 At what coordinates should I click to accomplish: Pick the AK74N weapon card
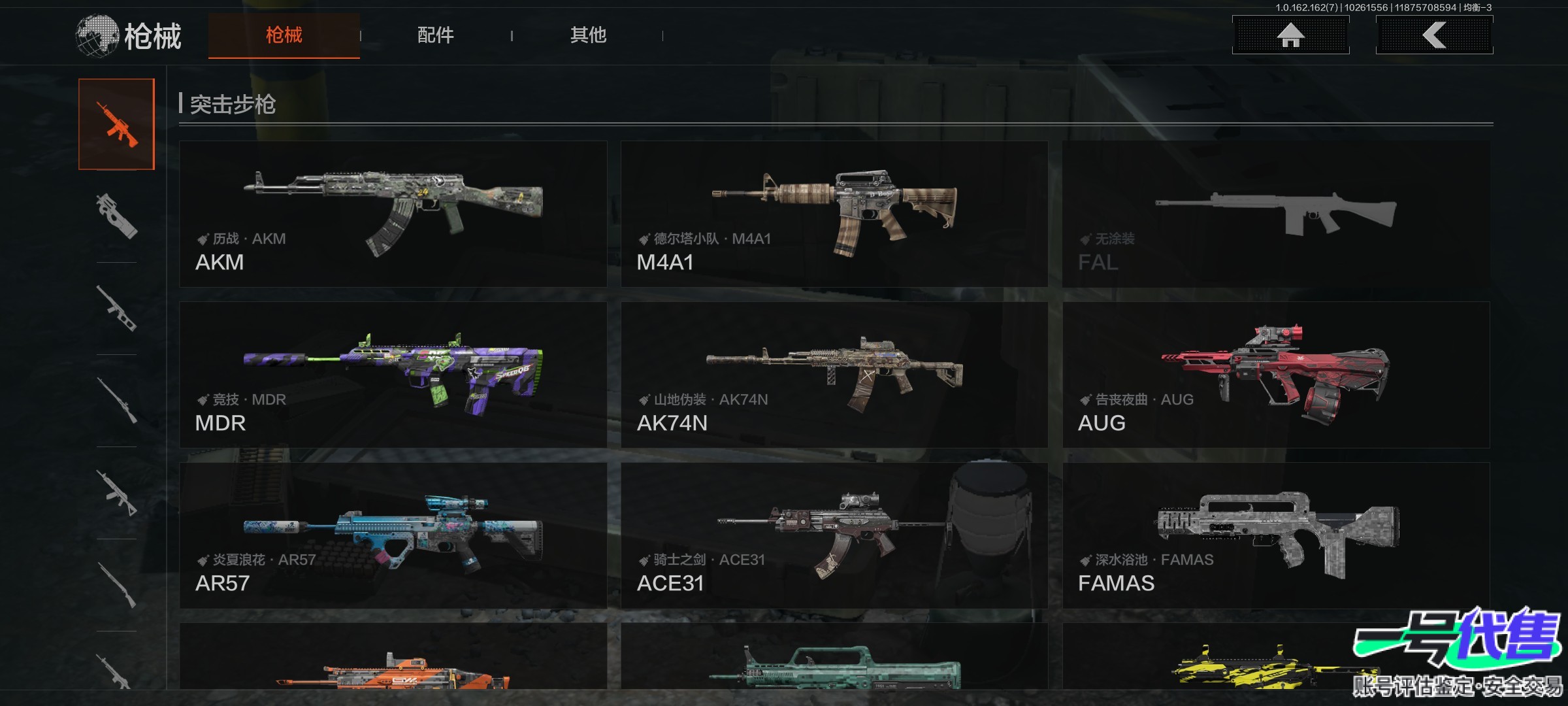point(834,375)
